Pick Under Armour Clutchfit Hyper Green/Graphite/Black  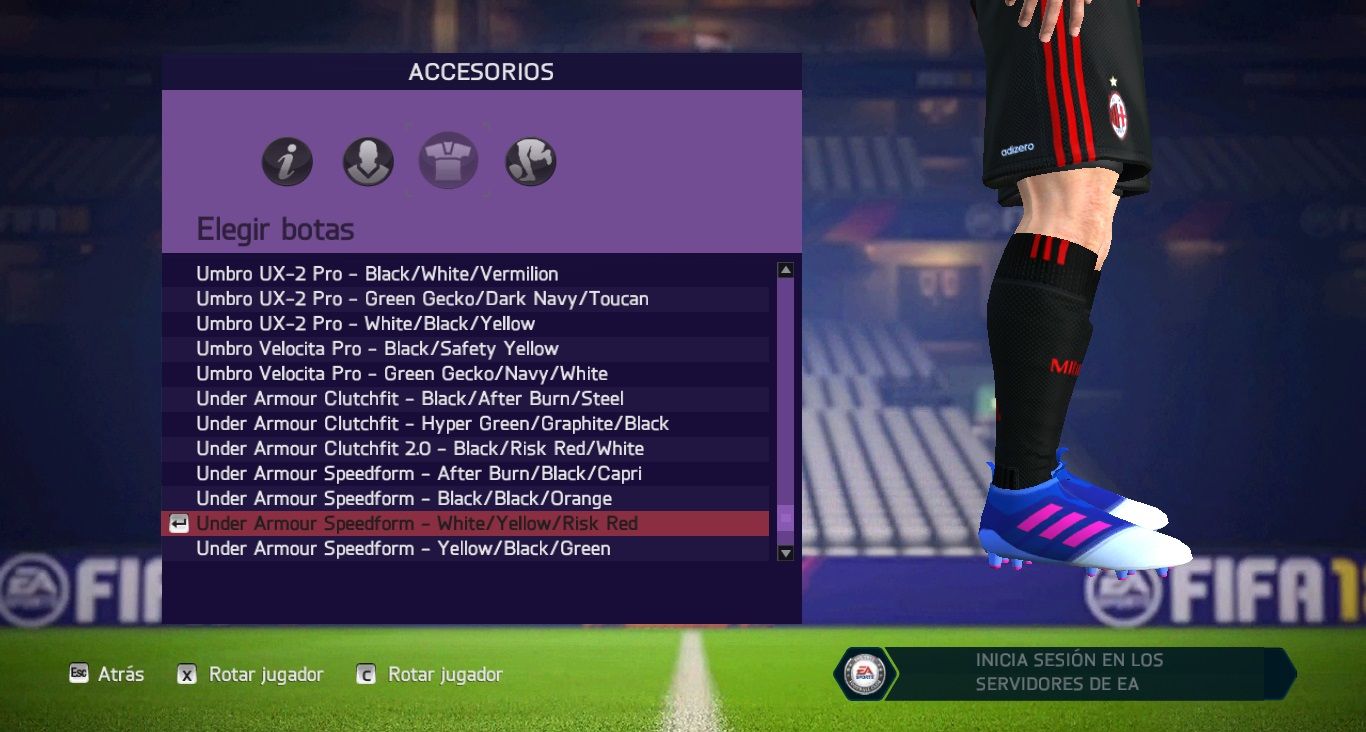point(432,424)
